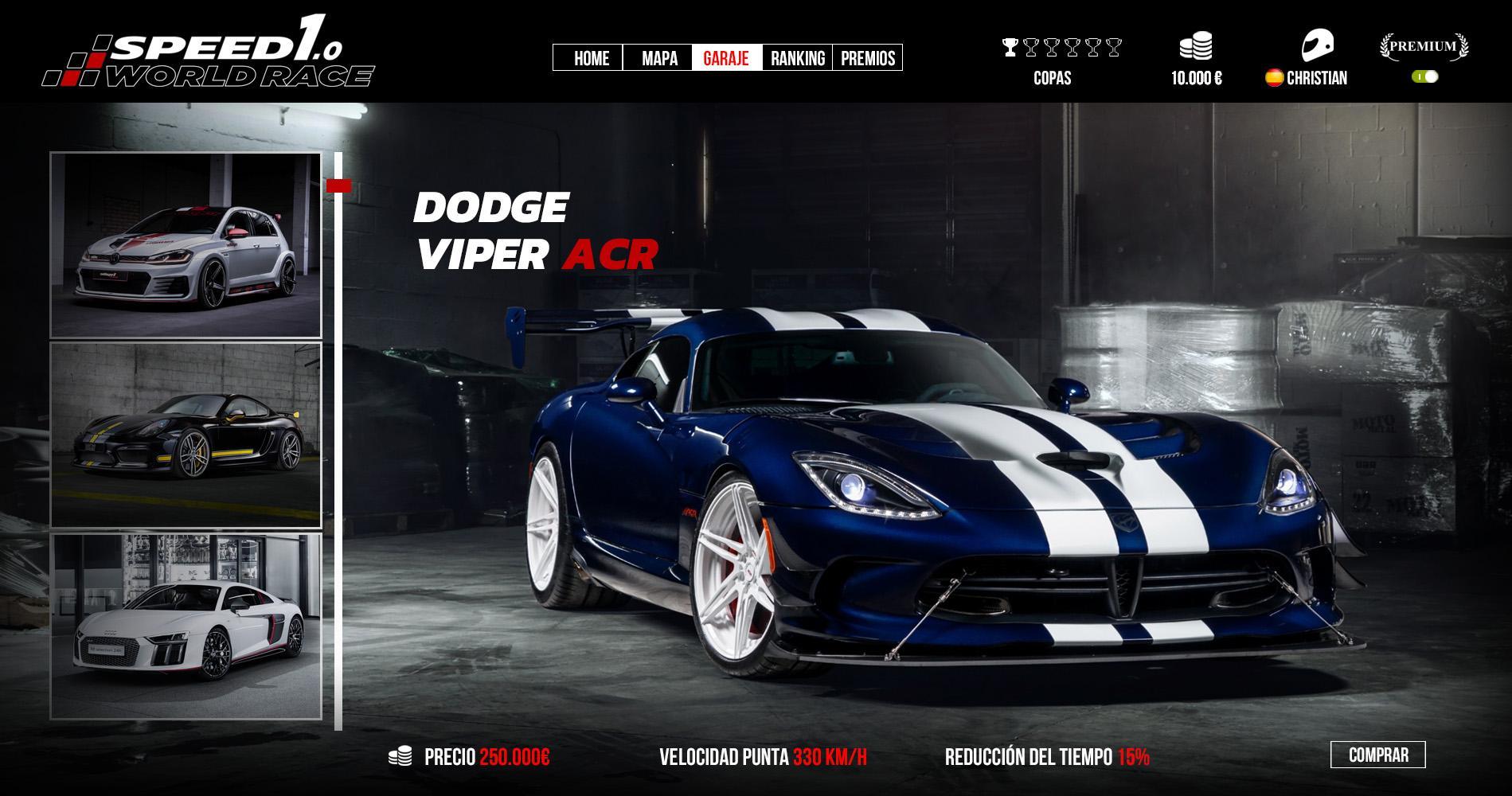Screen dimensions: 1512x796
Task: Open the Christian player profile helmet icon
Action: (x=1317, y=45)
